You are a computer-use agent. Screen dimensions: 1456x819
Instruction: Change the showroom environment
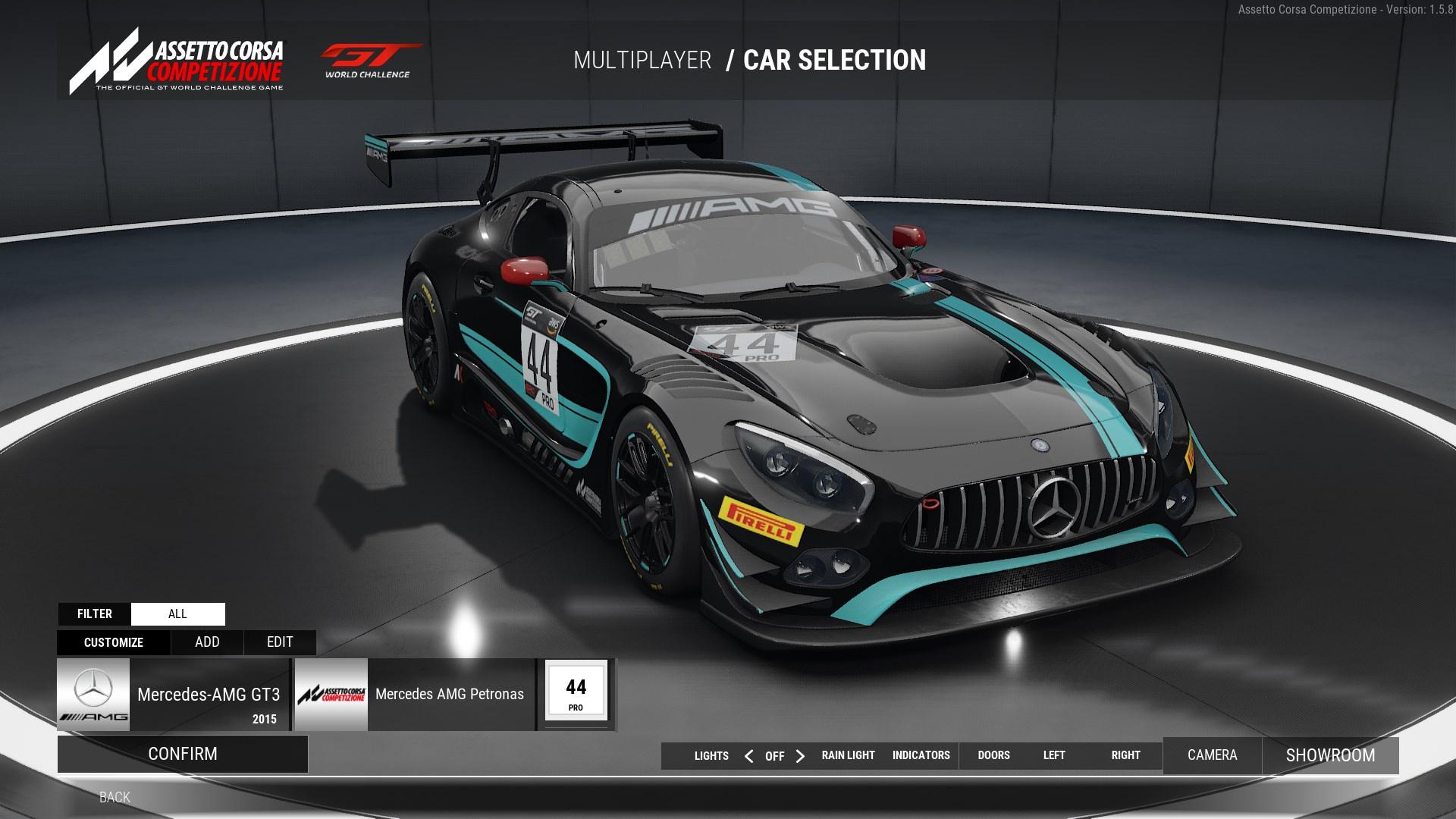click(1330, 755)
